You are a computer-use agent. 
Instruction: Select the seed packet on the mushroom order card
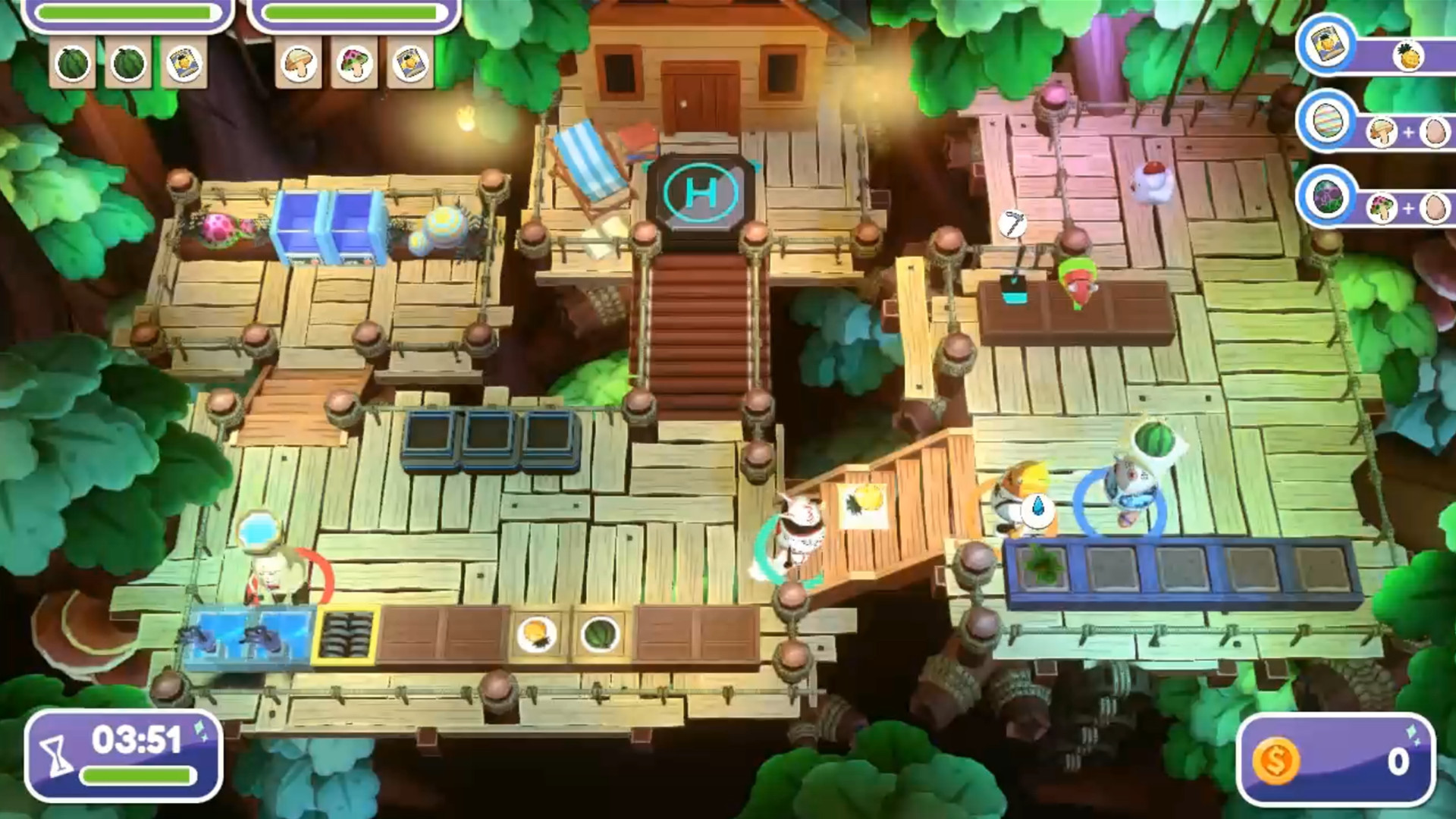pos(410,64)
